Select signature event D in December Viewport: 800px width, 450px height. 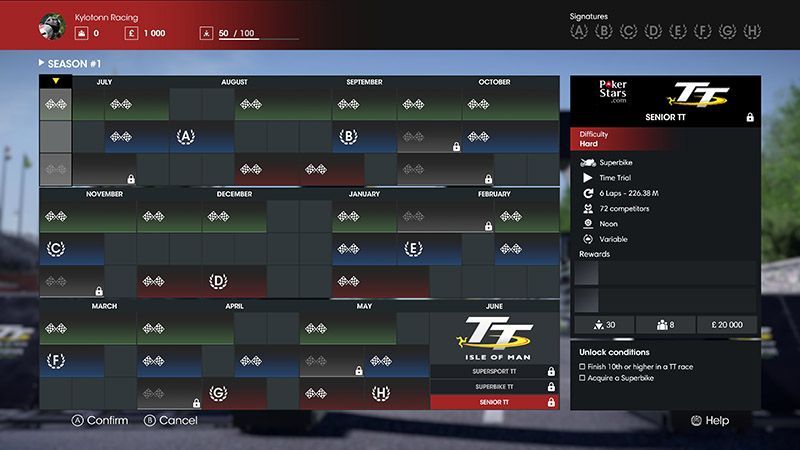pyautogui.click(x=218, y=281)
